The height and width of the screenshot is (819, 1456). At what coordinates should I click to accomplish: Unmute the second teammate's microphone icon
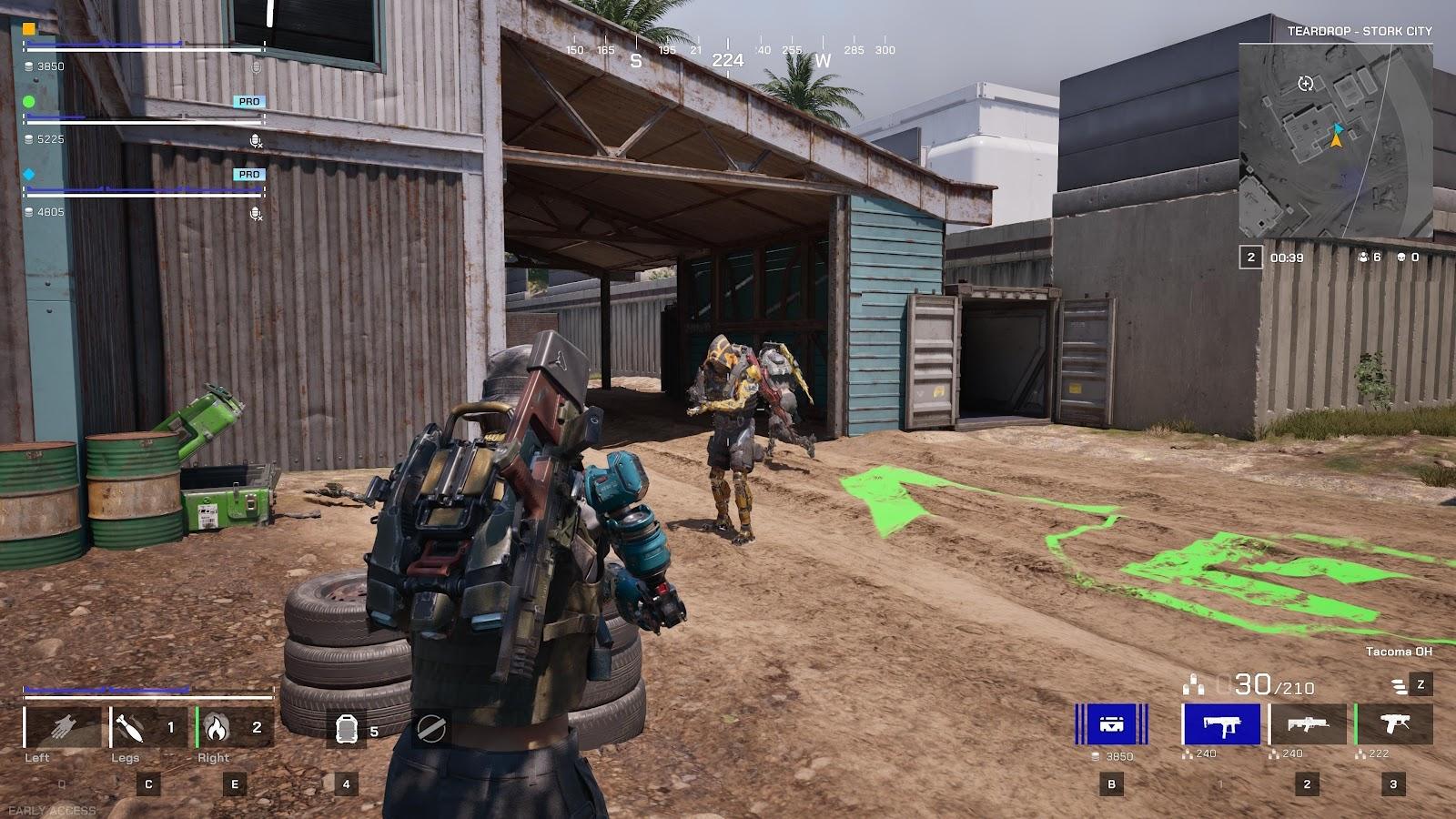click(x=254, y=139)
